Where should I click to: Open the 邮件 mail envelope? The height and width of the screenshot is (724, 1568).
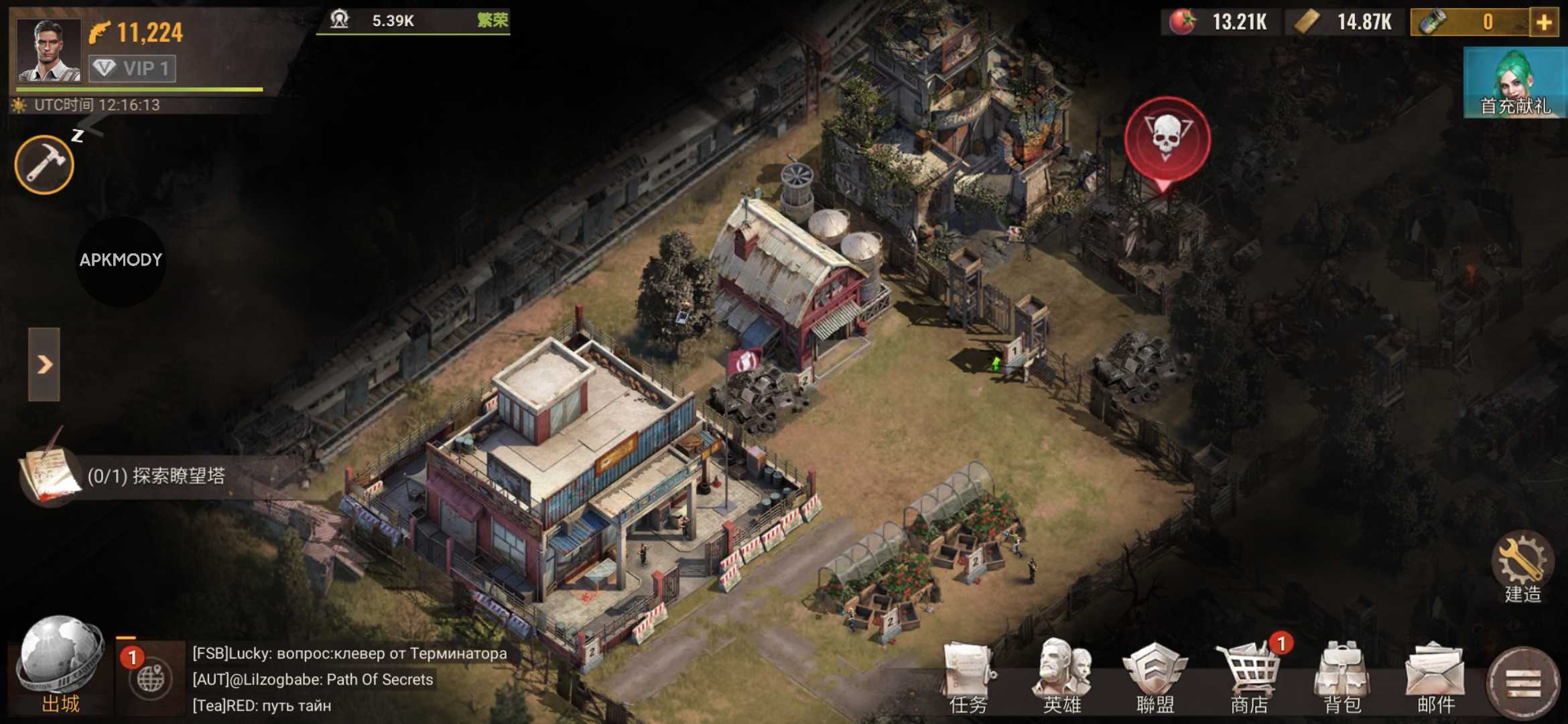(x=1436, y=677)
